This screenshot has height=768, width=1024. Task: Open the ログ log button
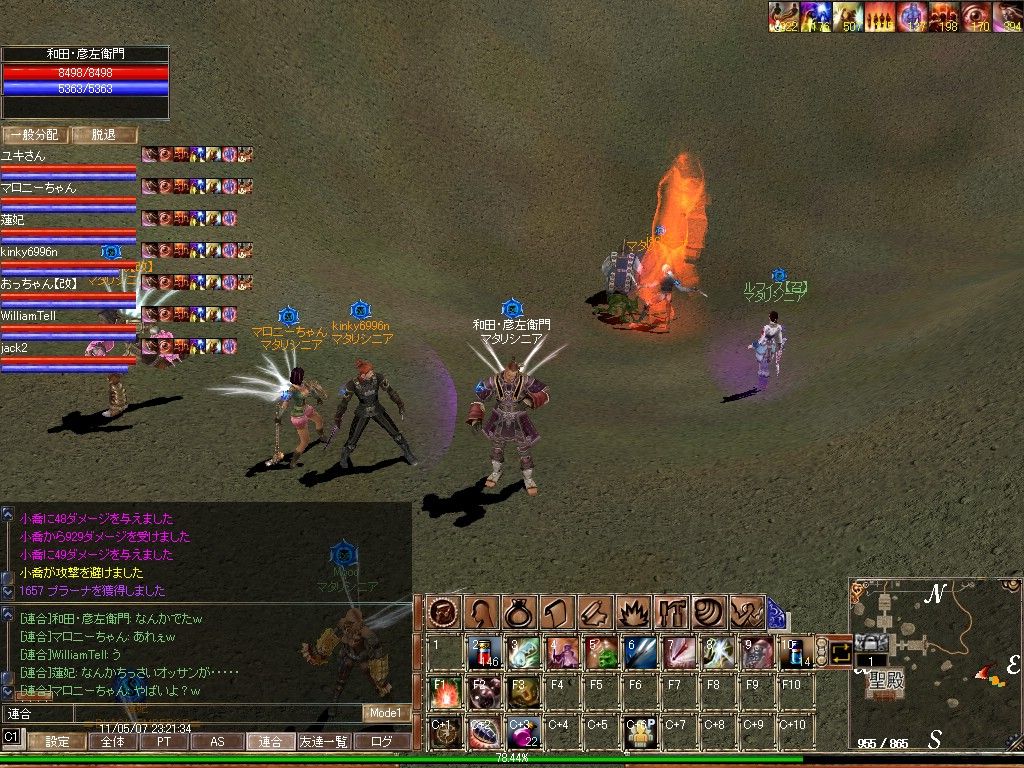(x=381, y=742)
